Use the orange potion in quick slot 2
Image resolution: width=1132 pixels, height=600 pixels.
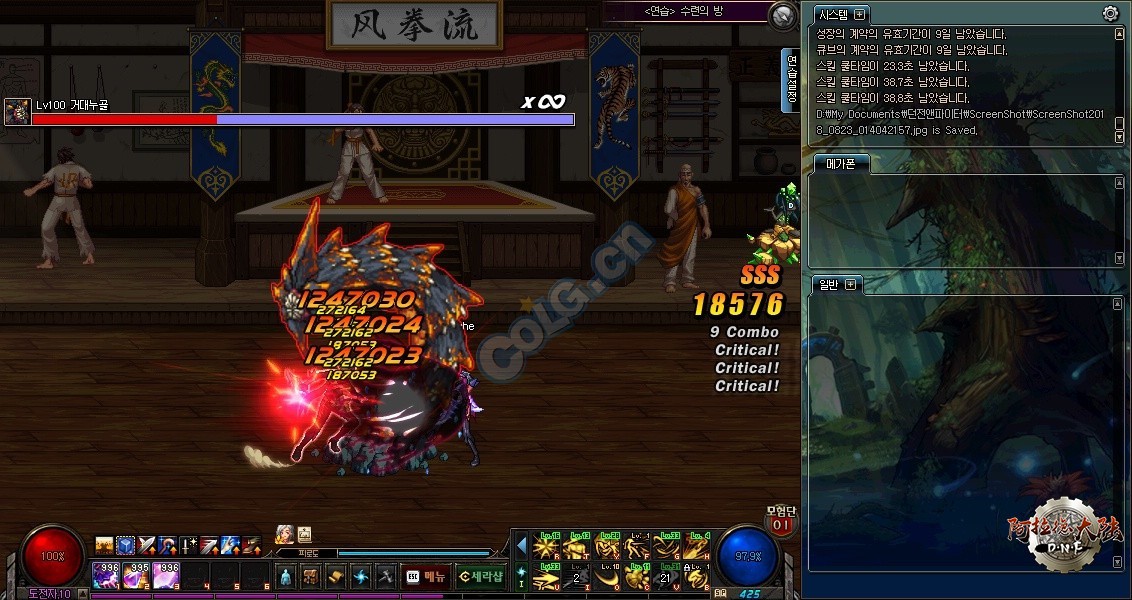click(138, 575)
